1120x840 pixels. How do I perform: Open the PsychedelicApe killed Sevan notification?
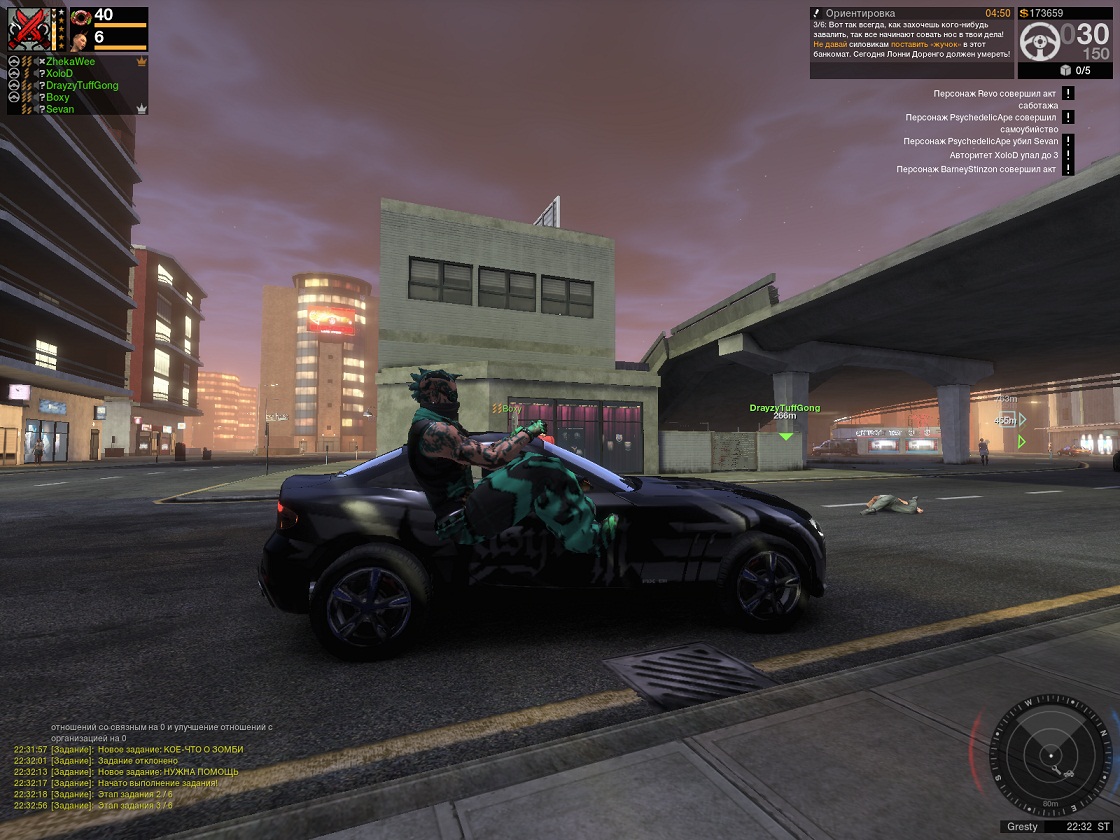pos(980,142)
